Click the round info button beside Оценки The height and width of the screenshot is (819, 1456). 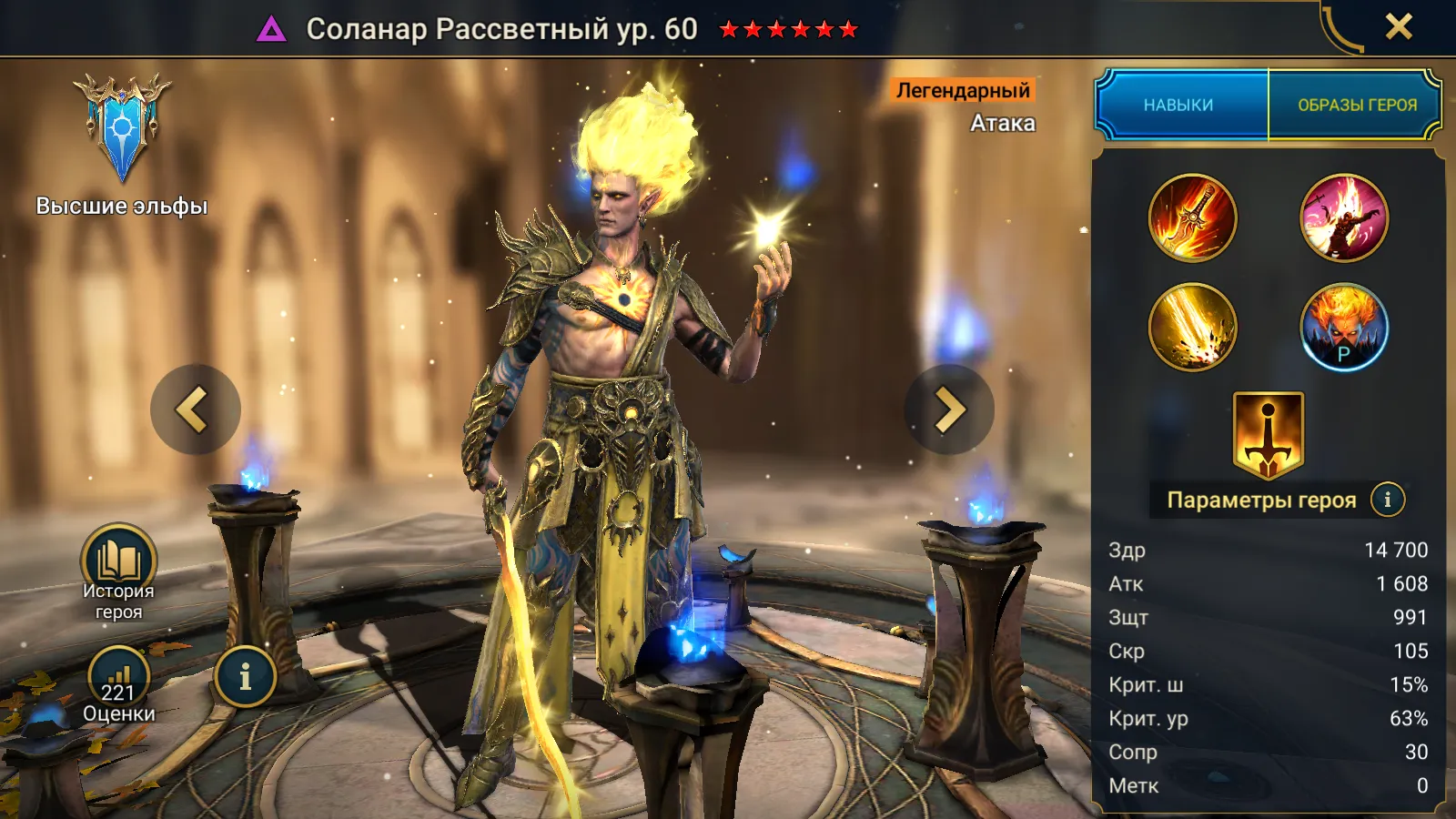(x=245, y=676)
